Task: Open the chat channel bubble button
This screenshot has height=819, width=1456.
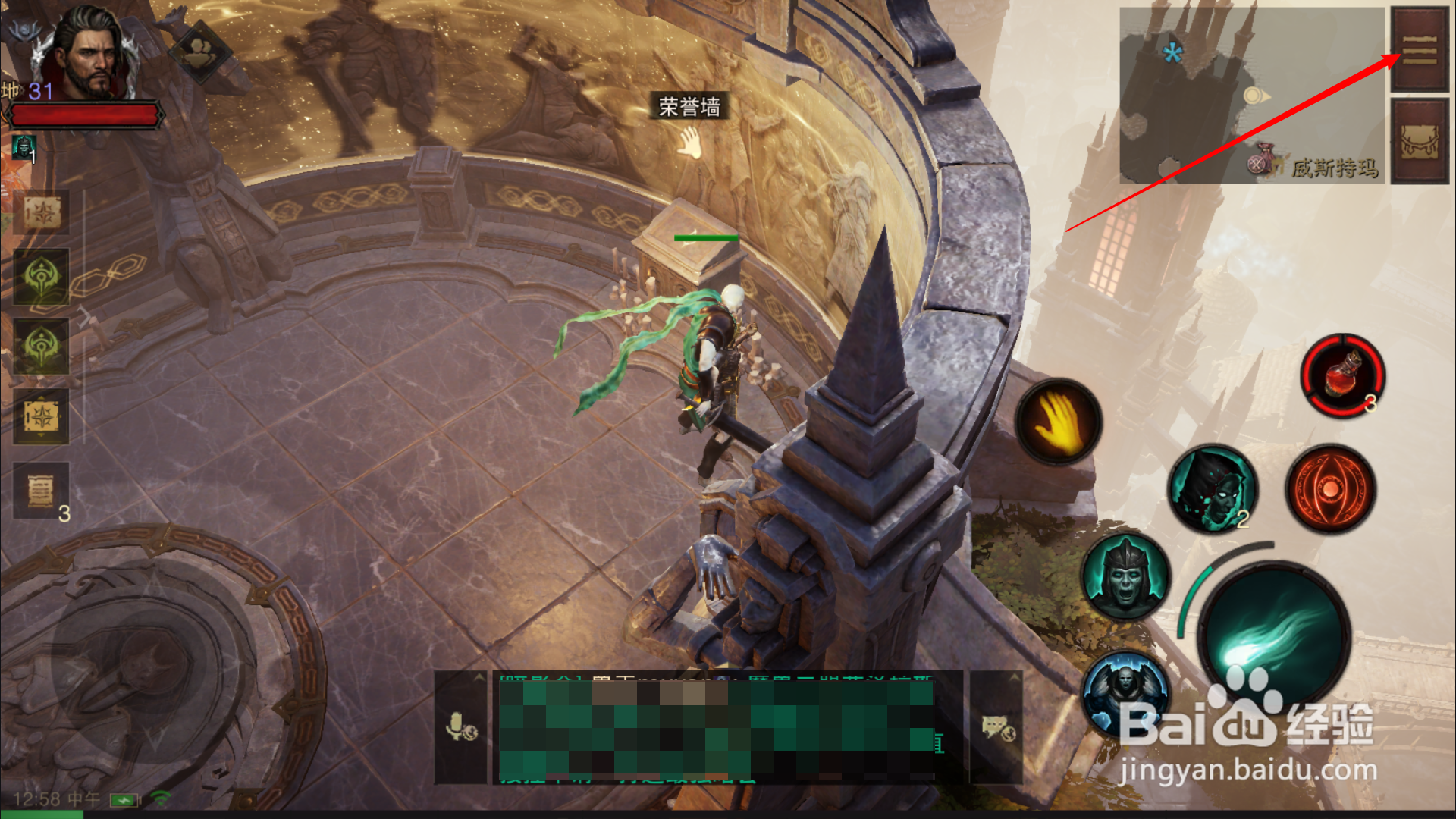Action: [x=997, y=728]
